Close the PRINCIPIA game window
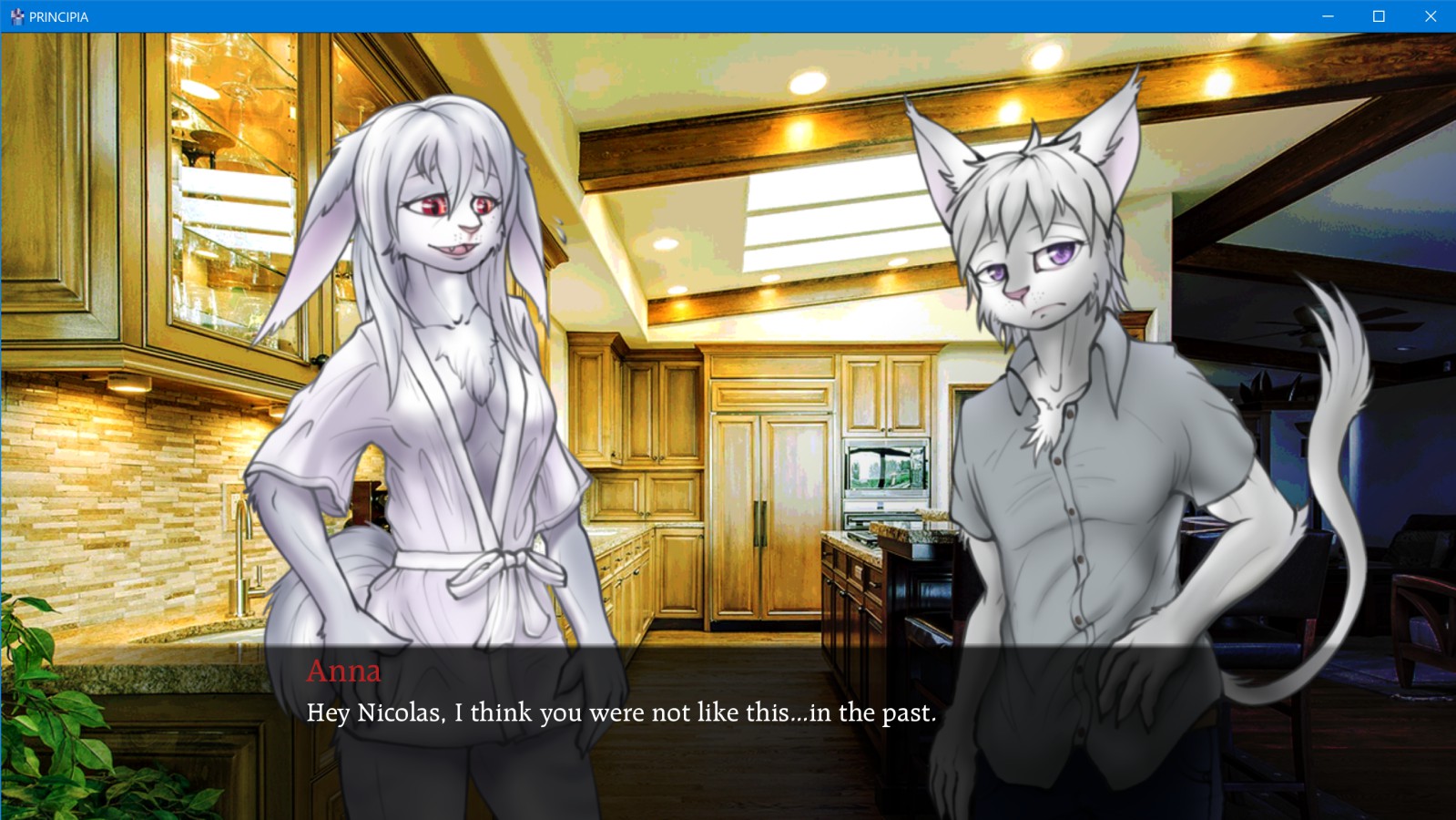Viewport: 1456px width, 820px height. point(1430,16)
